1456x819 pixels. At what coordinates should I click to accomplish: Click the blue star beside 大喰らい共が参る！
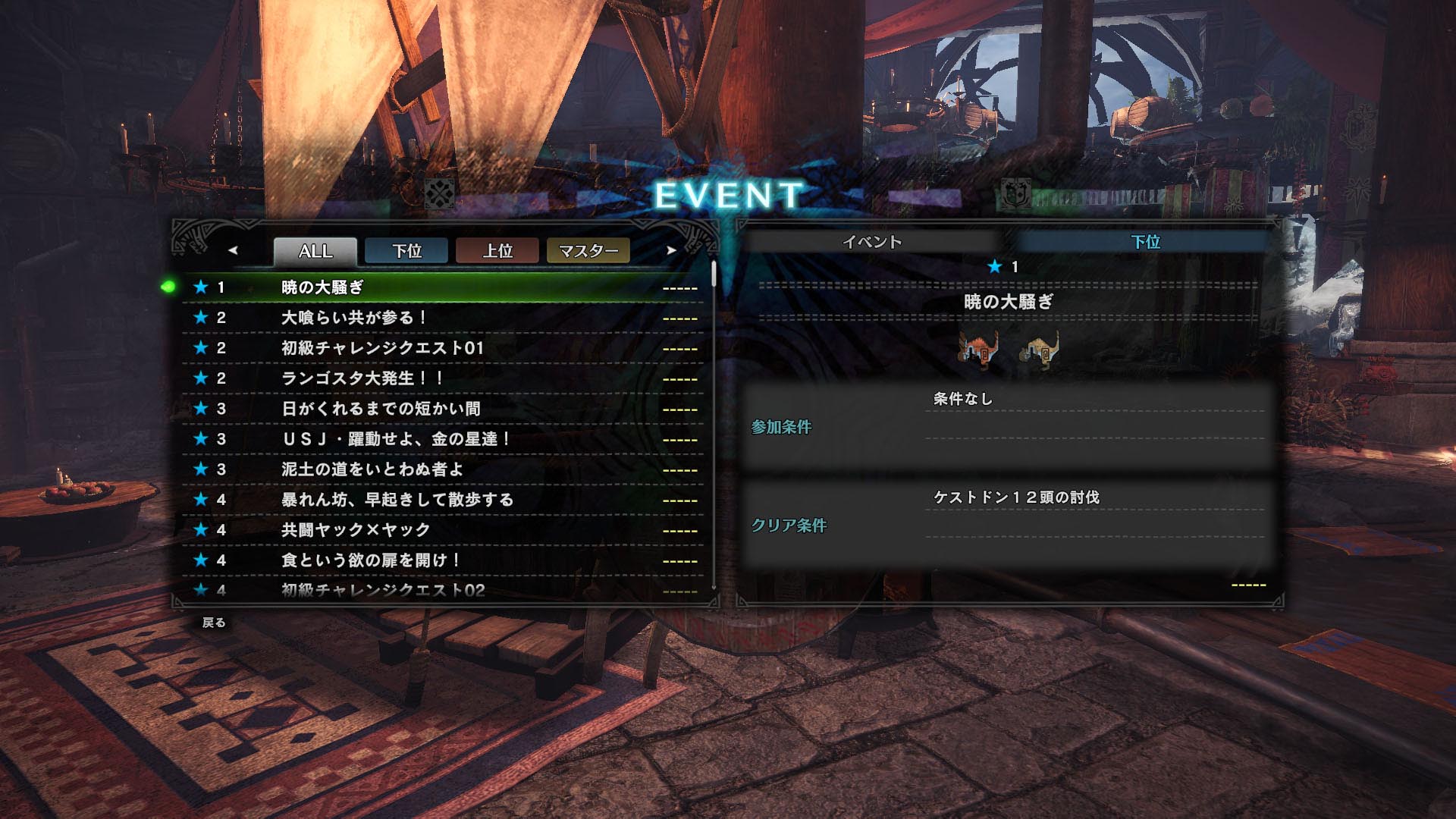(201, 318)
